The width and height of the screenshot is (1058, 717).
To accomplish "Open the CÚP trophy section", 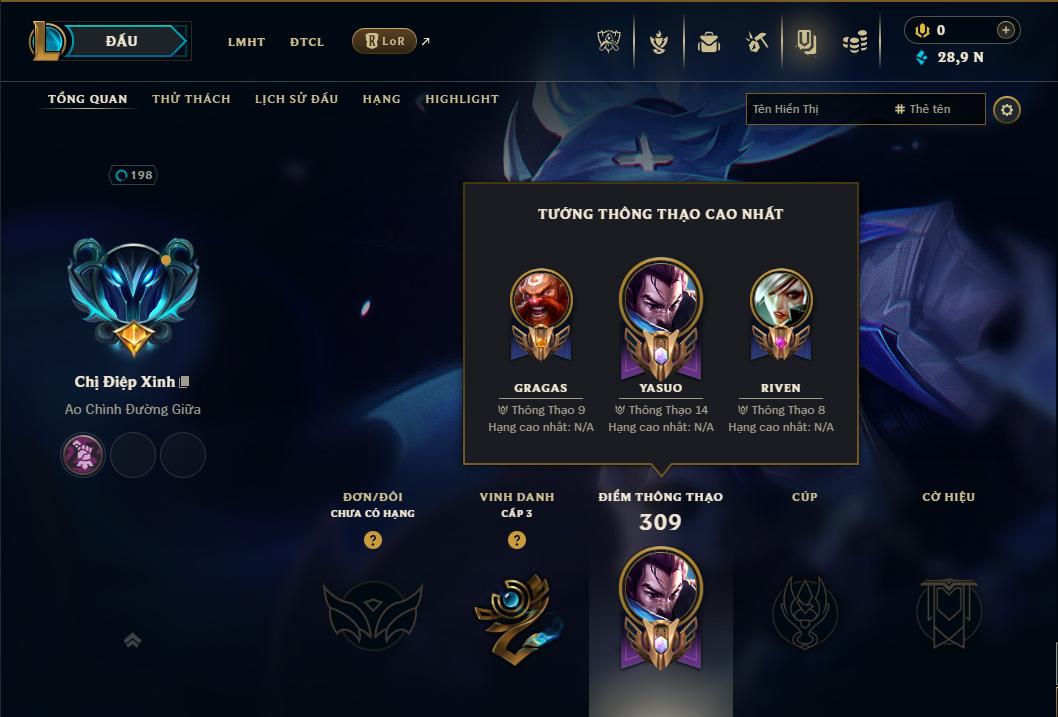I will (x=804, y=610).
